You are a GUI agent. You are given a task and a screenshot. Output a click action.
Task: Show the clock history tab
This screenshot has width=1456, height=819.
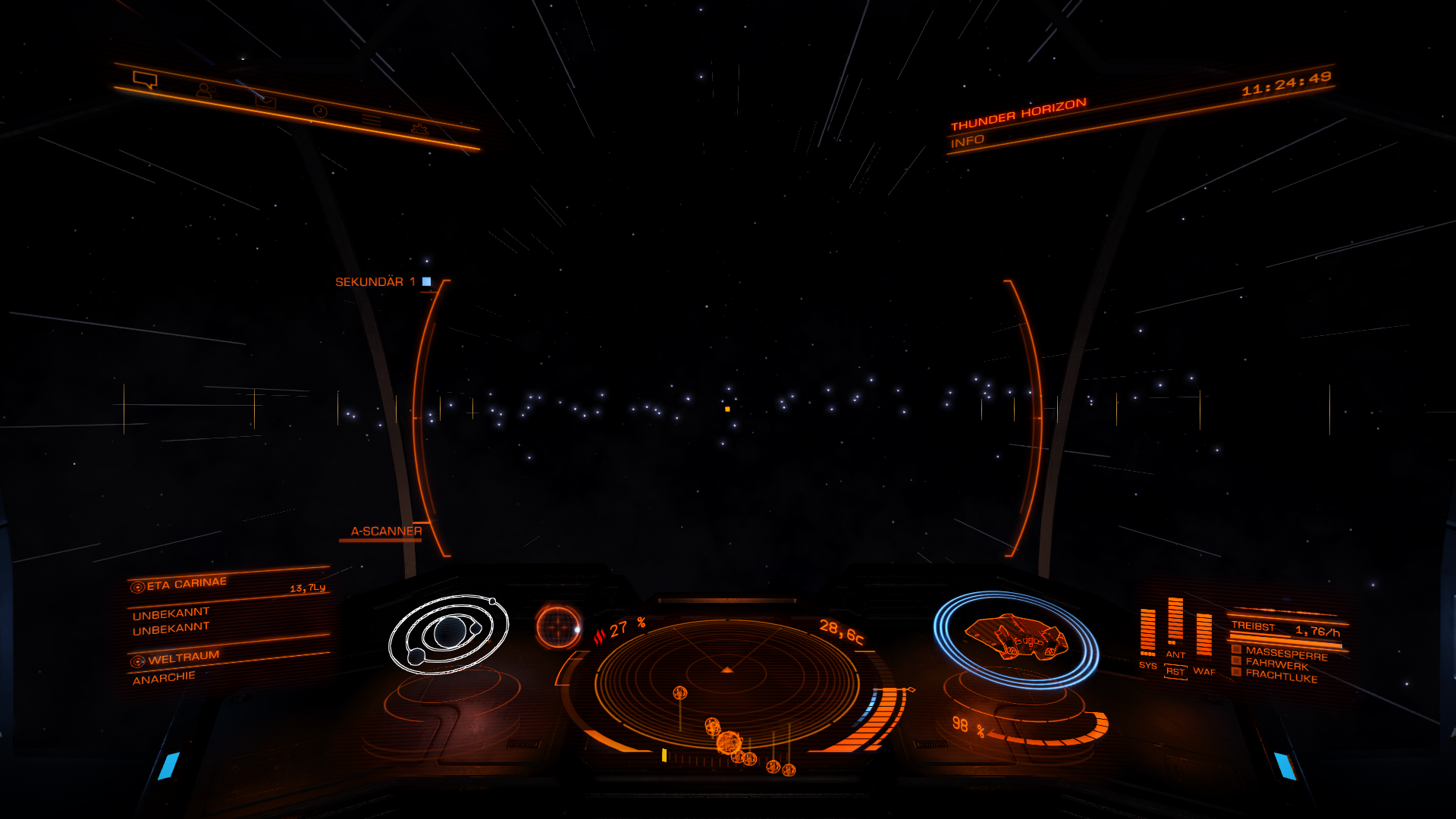click(x=320, y=111)
